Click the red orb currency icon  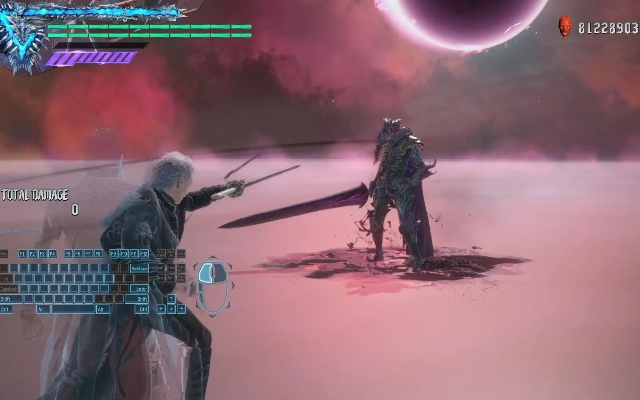[565, 27]
